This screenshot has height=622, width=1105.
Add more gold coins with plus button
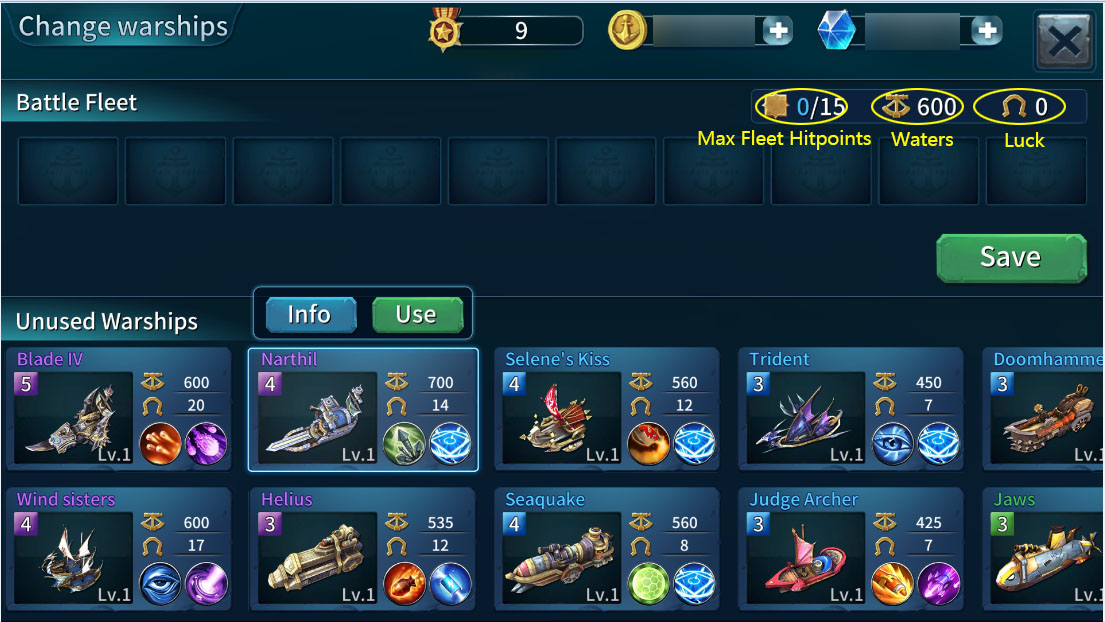coord(777,32)
